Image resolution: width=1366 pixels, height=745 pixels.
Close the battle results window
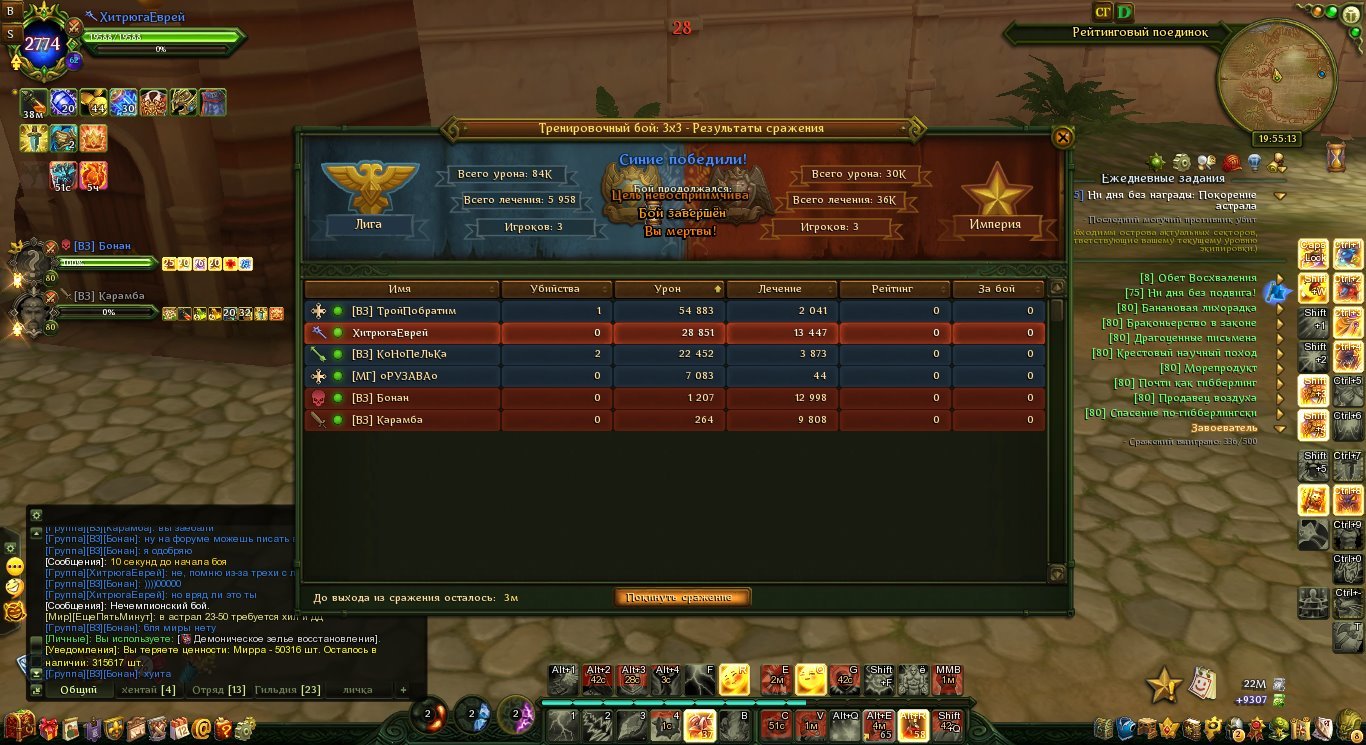click(1063, 137)
